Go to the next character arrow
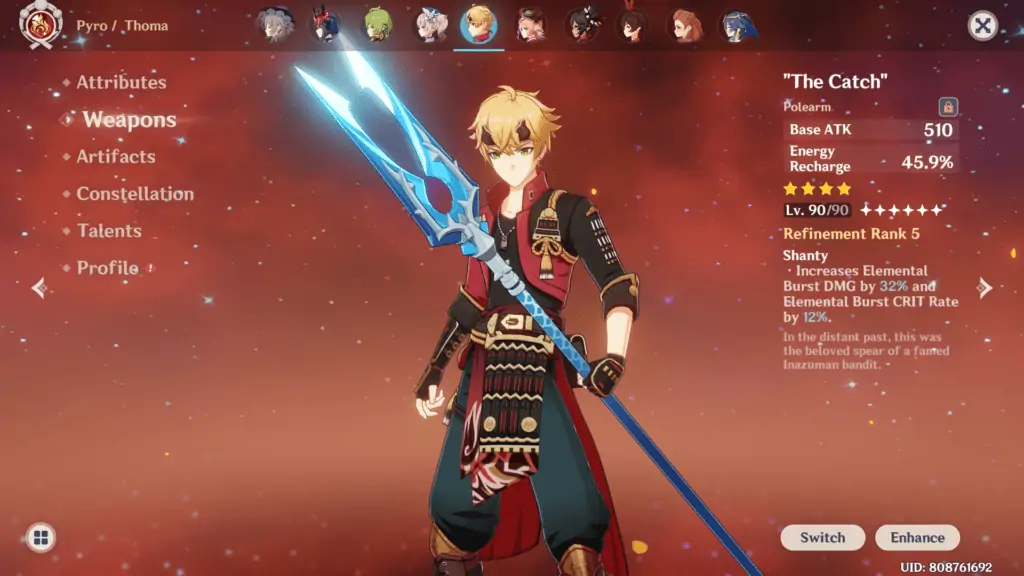1024x576 pixels. 985,288
